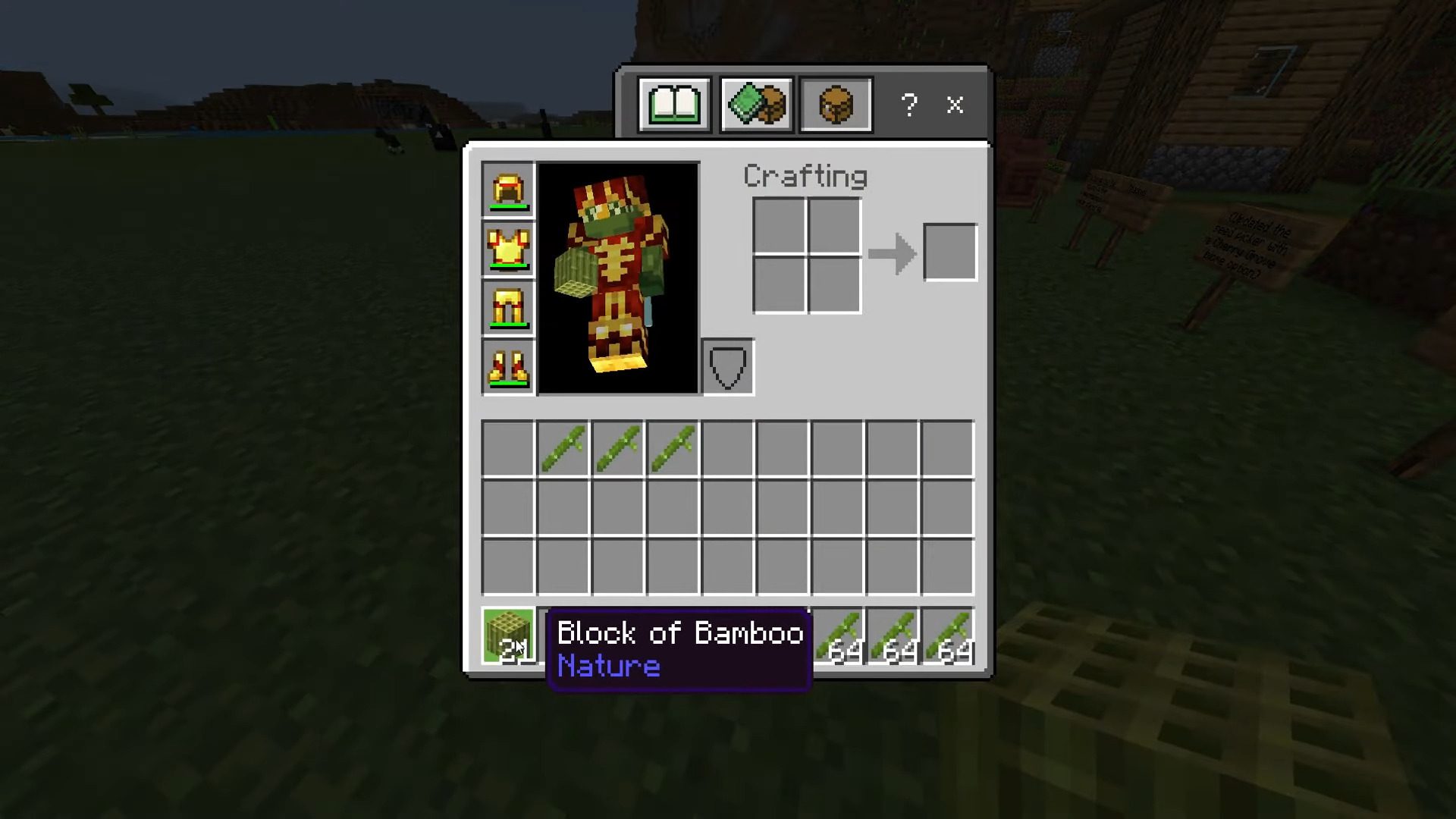This screenshot has height=819, width=1456.
Task: Select the golden leggings armor slot
Action: point(507,308)
